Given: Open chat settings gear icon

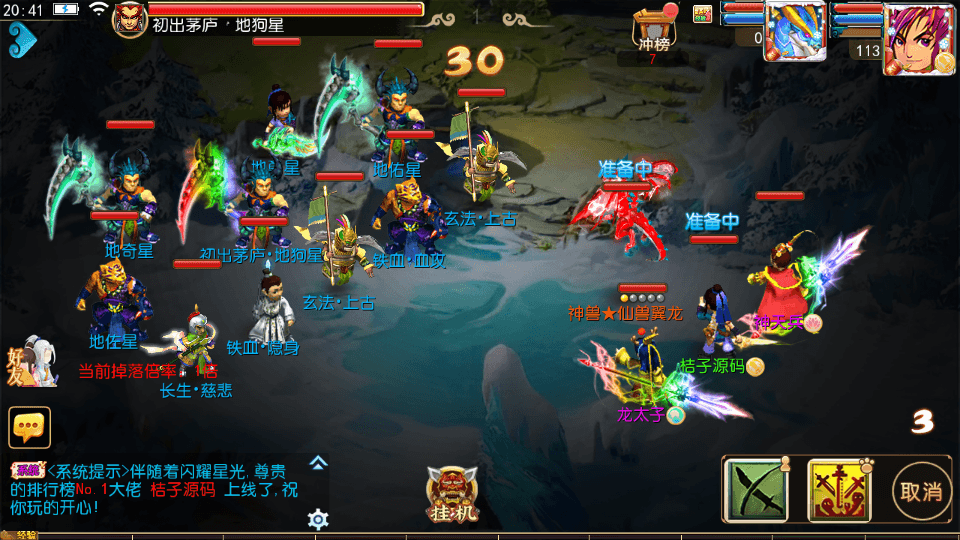Looking at the screenshot, I should coord(318,519).
